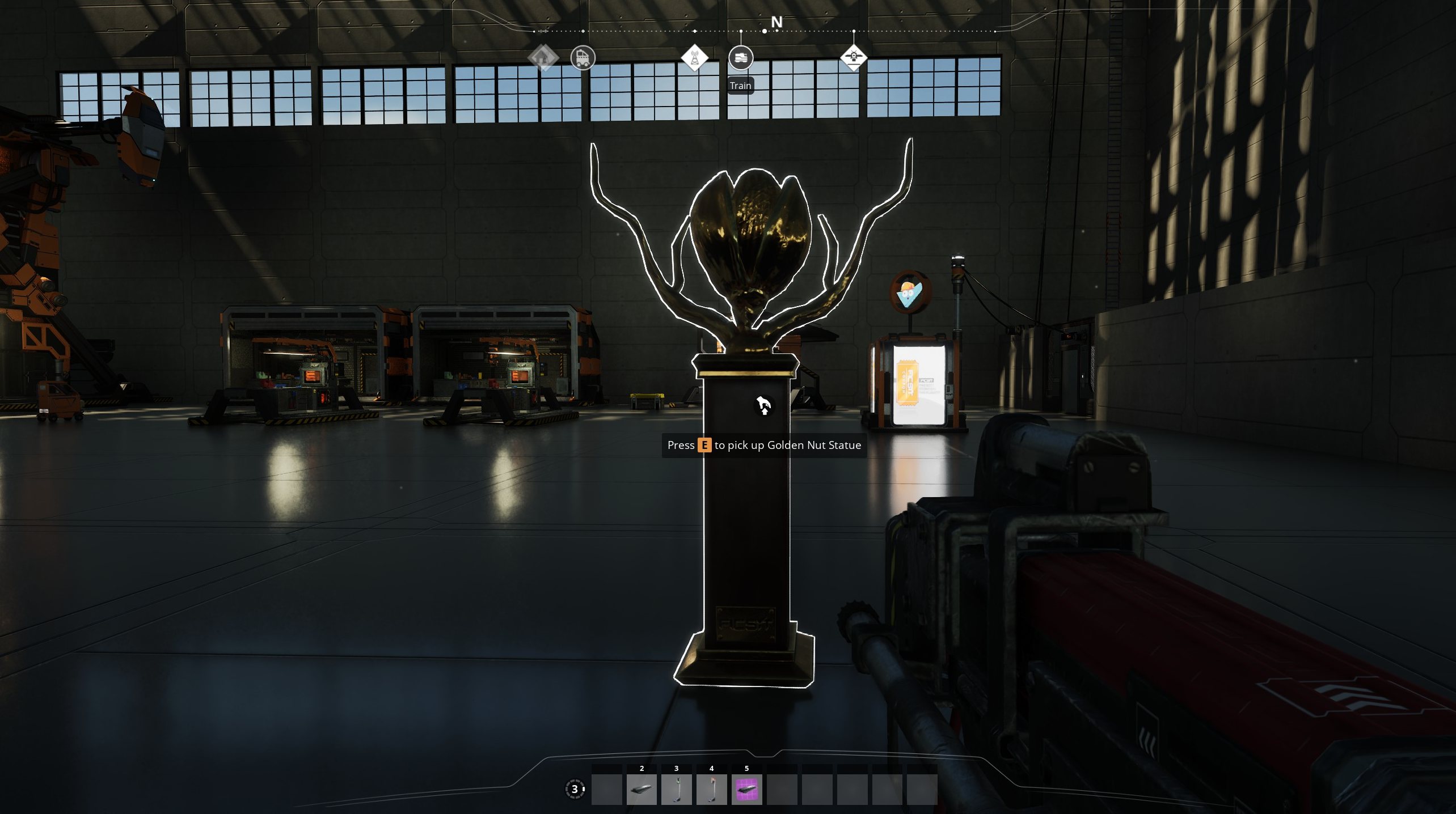1456x814 pixels.
Task: Select the purple blueprint item in slot 5
Action: pyautogui.click(x=746, y=789)
